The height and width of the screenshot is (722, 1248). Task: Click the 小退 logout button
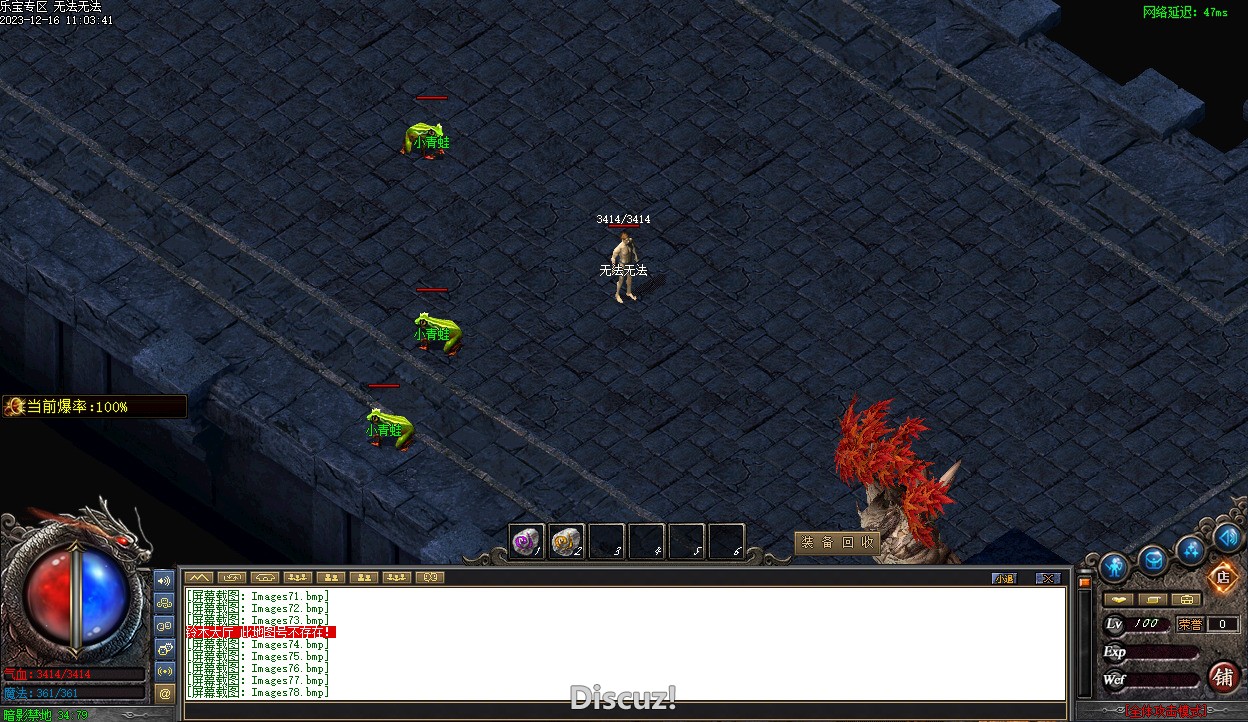(x=1004, y=578)
